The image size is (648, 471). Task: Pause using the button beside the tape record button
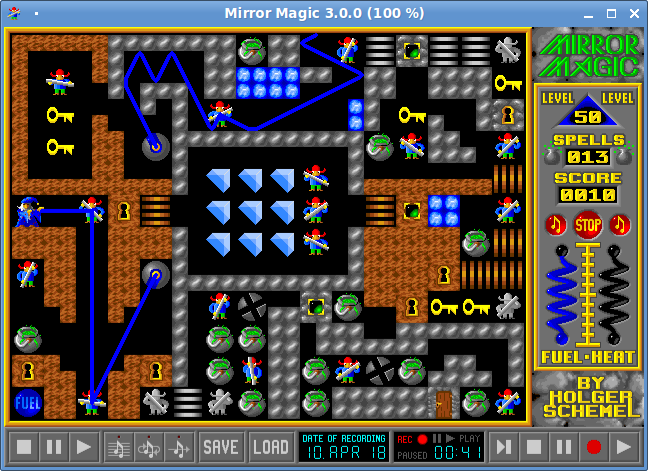(x=565, y=446)
